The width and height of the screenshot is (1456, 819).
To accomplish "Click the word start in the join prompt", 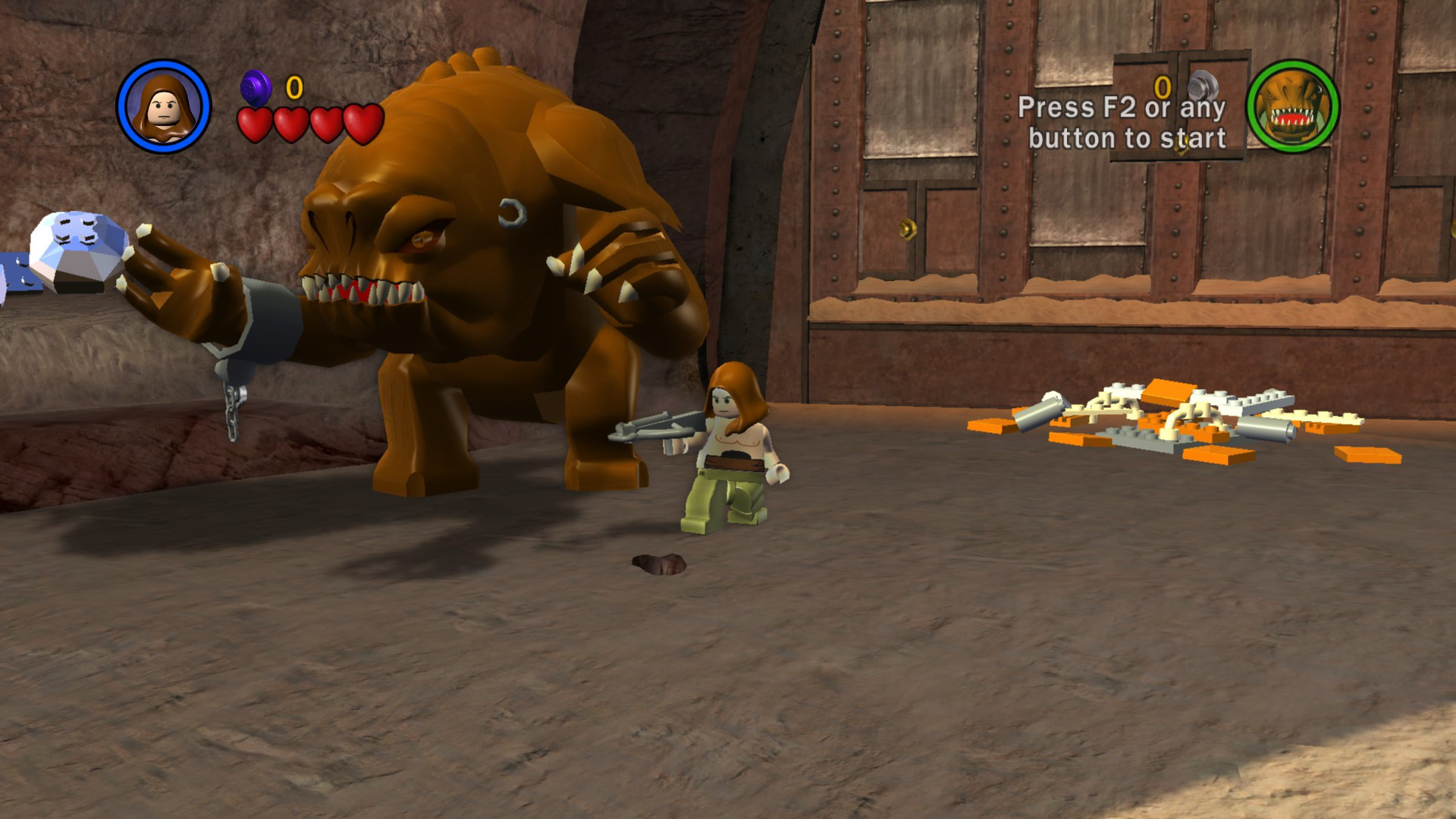I will click(x=1194, y=140).
